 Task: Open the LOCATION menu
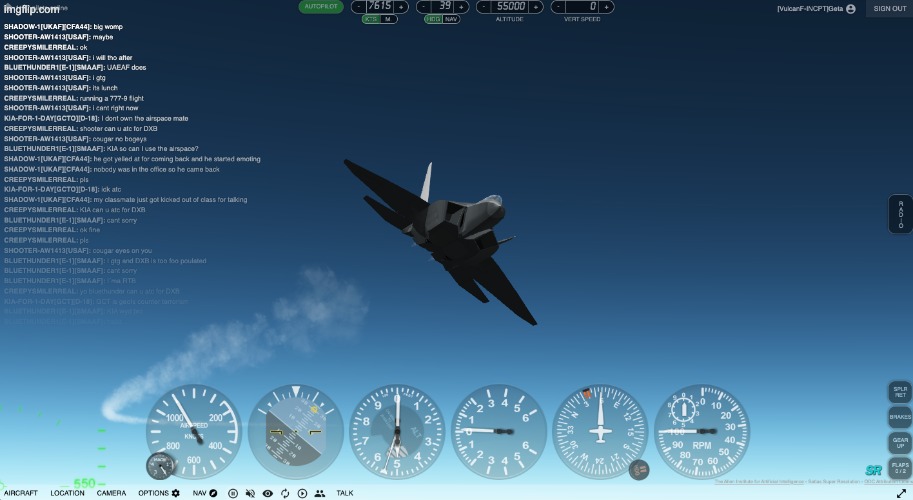tap(68, 493)
